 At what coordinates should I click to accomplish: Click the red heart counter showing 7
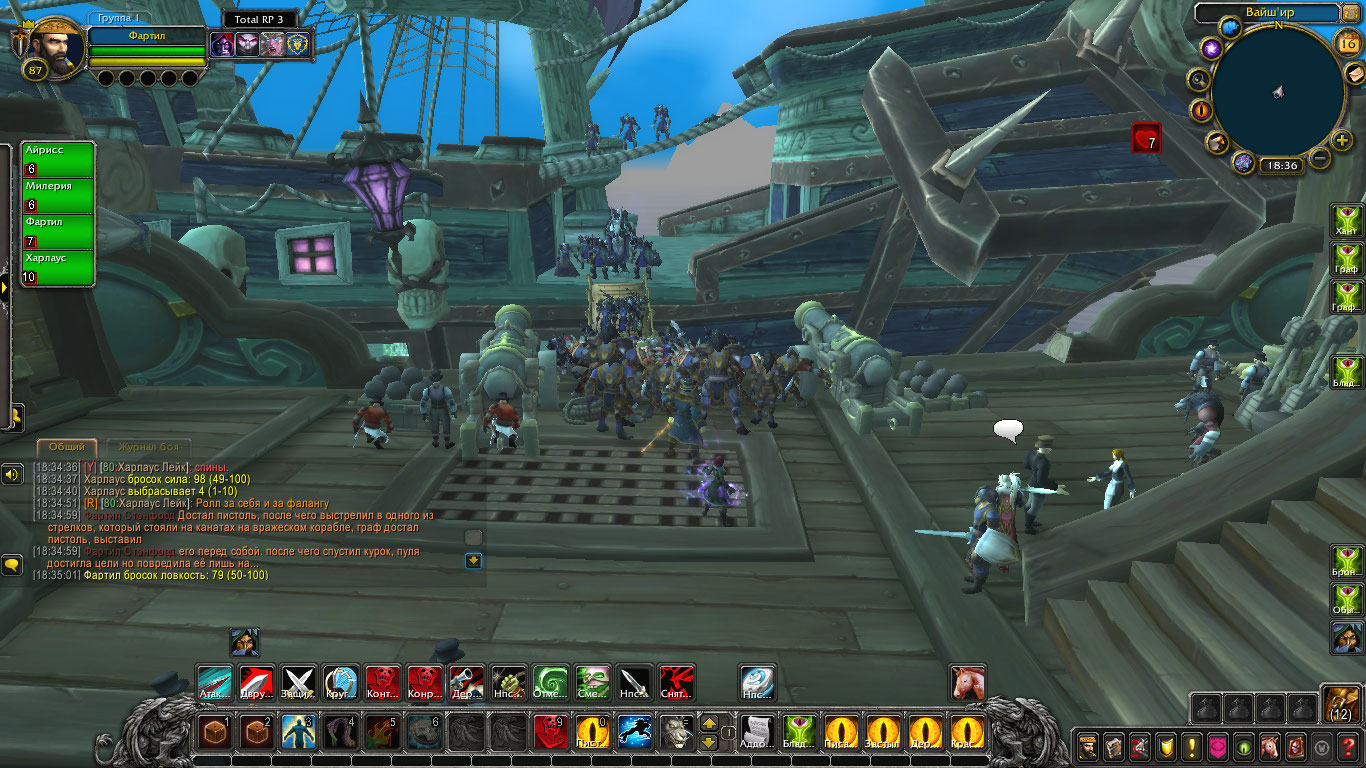[1146, 138]
